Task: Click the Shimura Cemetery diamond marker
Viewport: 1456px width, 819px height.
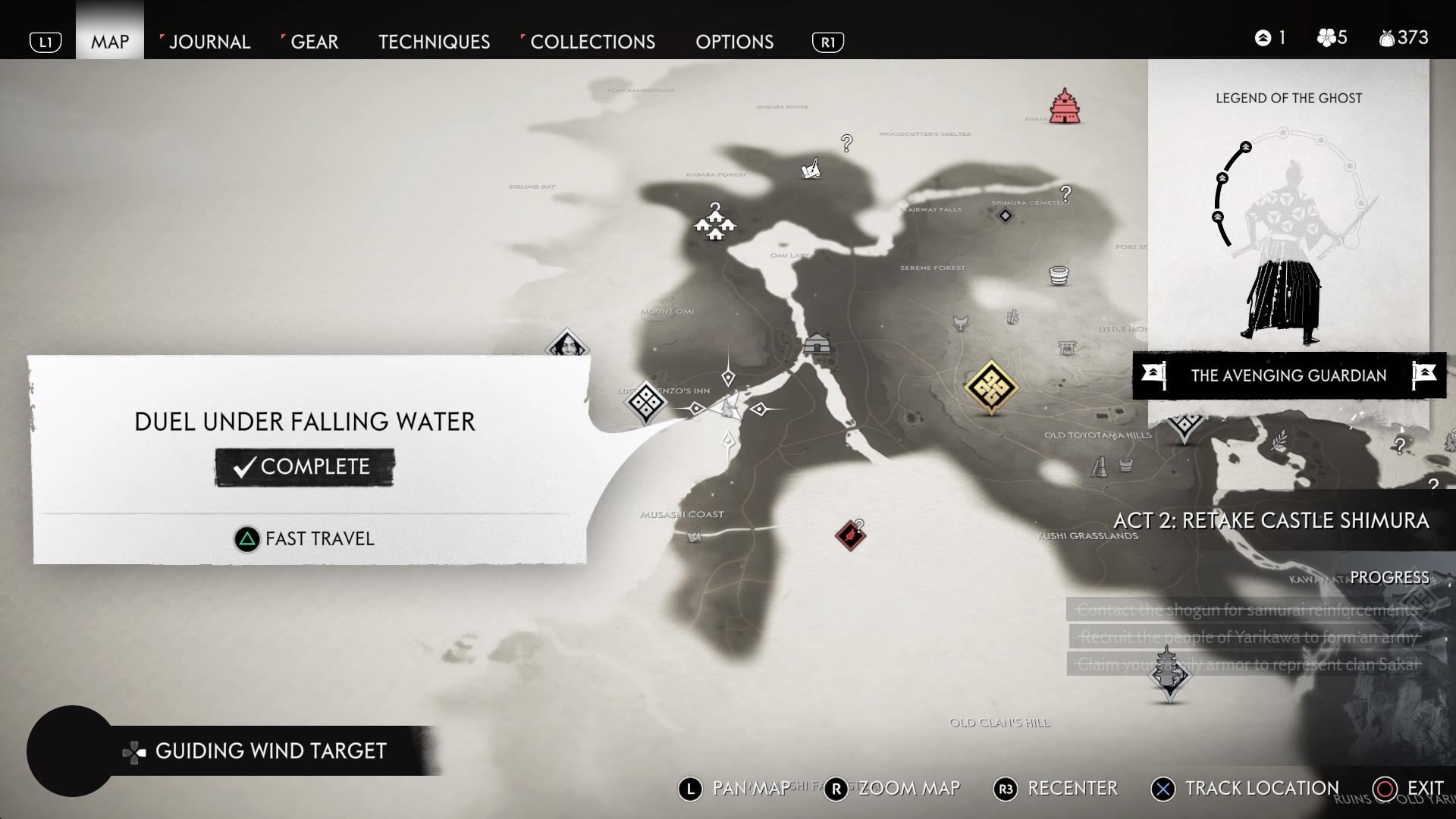Action: [x=1005, y=216]
